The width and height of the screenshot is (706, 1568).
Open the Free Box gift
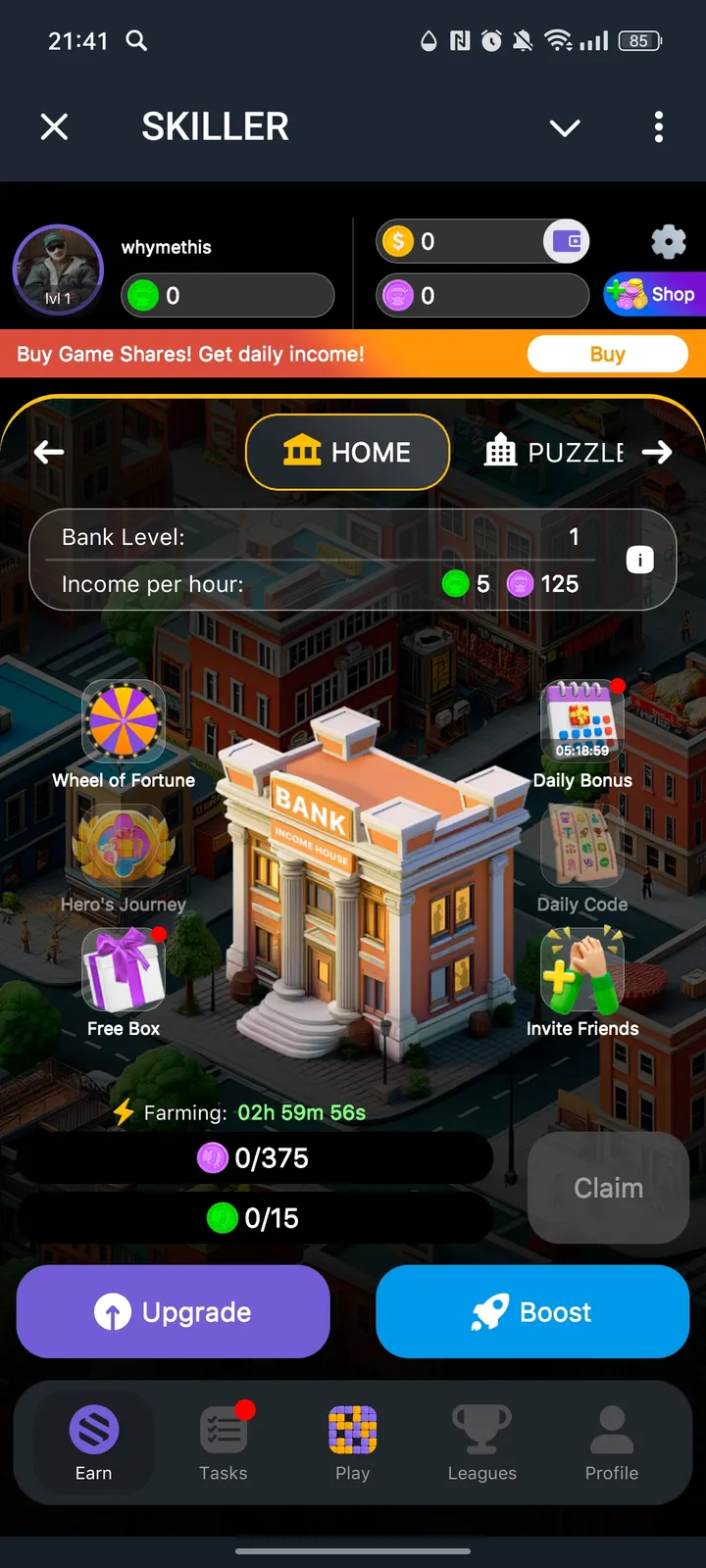tap(124, 972)
